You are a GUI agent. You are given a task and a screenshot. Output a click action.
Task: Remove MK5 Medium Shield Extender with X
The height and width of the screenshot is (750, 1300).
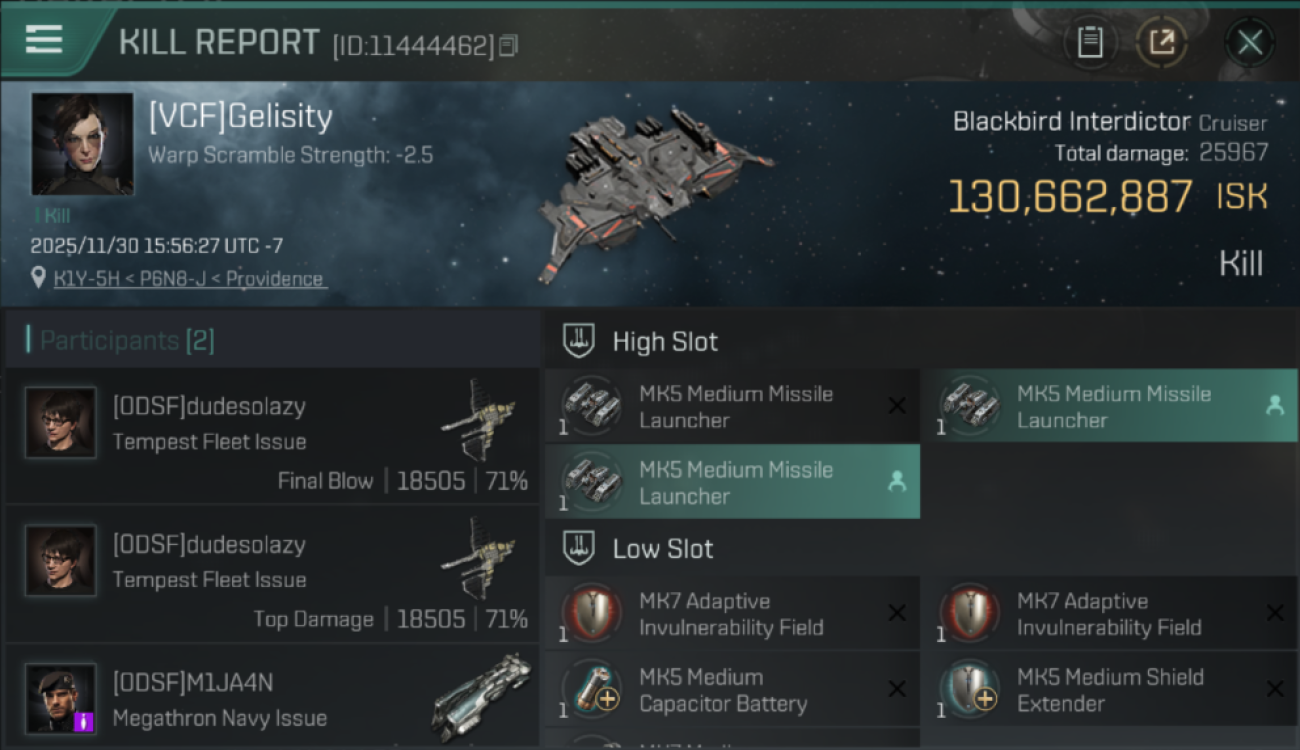point(1276,689)
